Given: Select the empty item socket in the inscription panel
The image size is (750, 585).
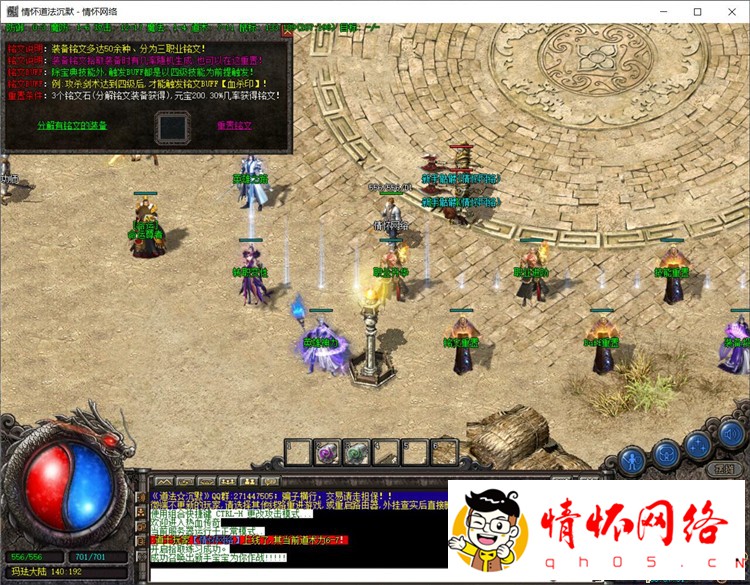Looking at the screenshot, I should [172, 127].
